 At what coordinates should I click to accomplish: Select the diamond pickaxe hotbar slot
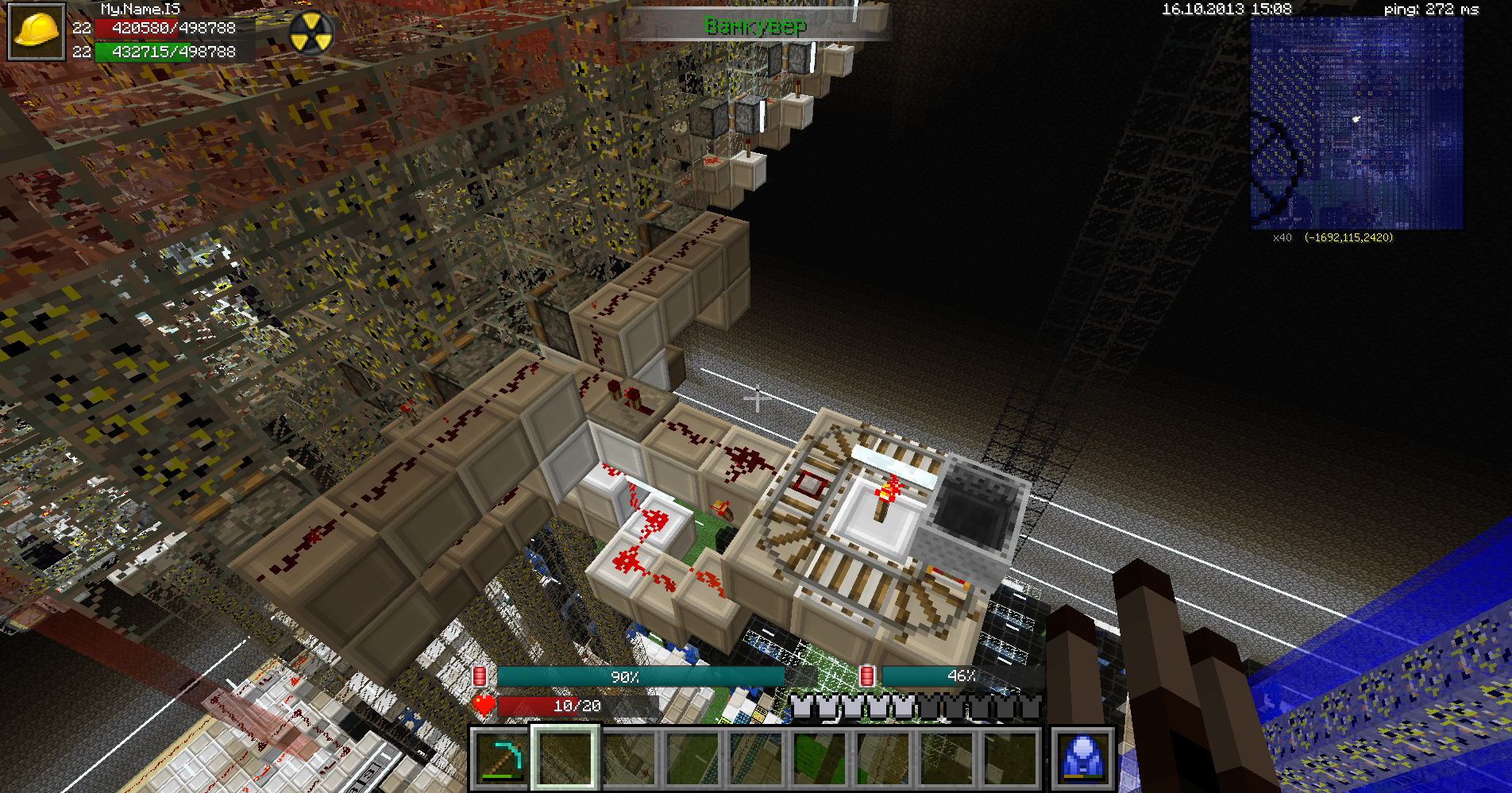point(502,758)
